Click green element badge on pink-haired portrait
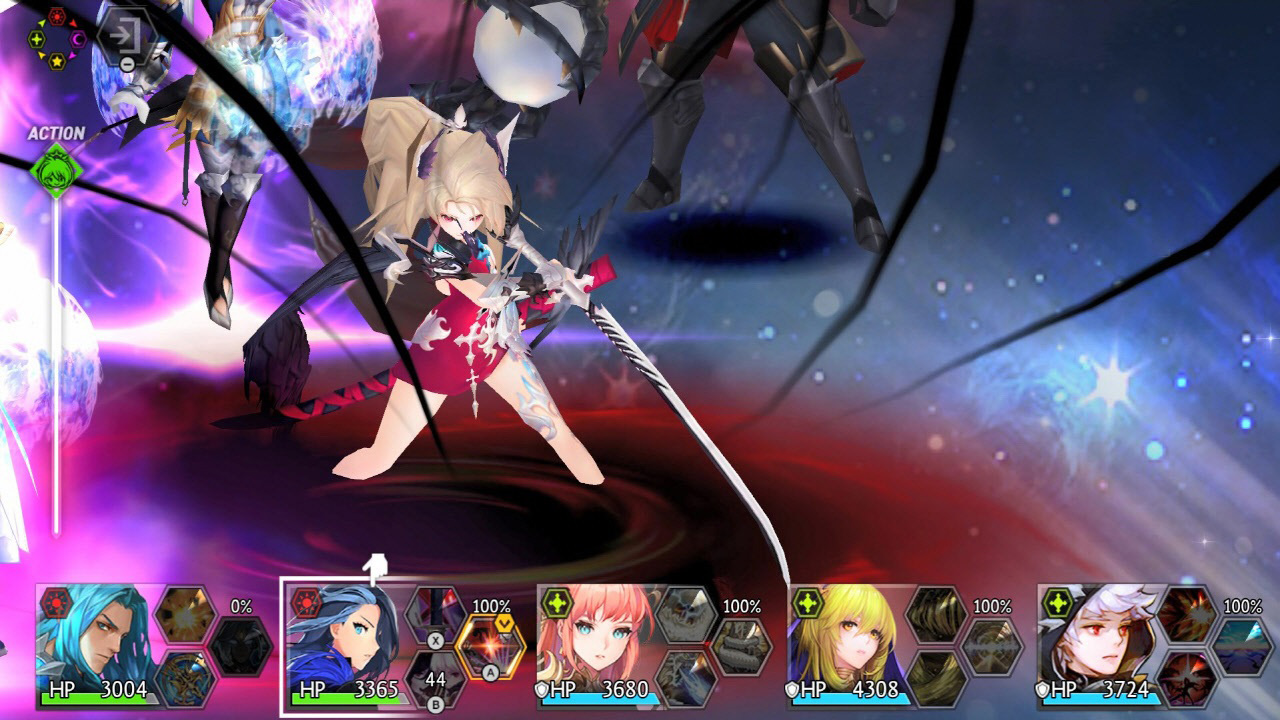Viewport: 1280px width, 720px height. point(558,604)
